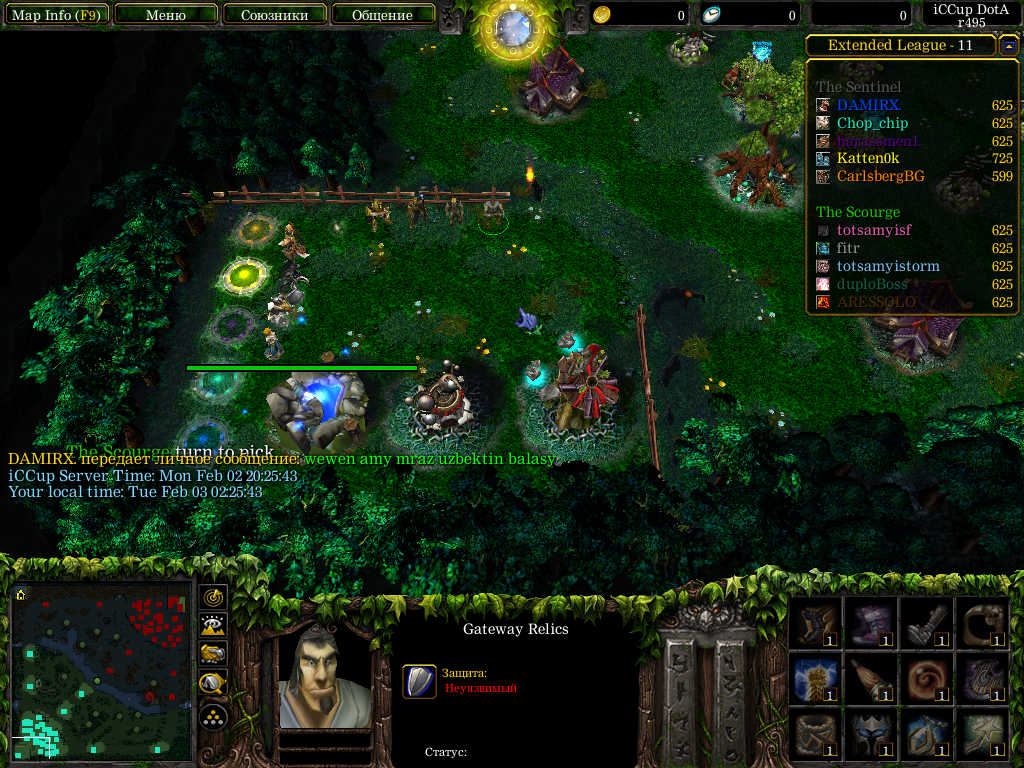Open the Общение chat log button
The height and width of the screenshot is (768, 1024).
[383, 15]
